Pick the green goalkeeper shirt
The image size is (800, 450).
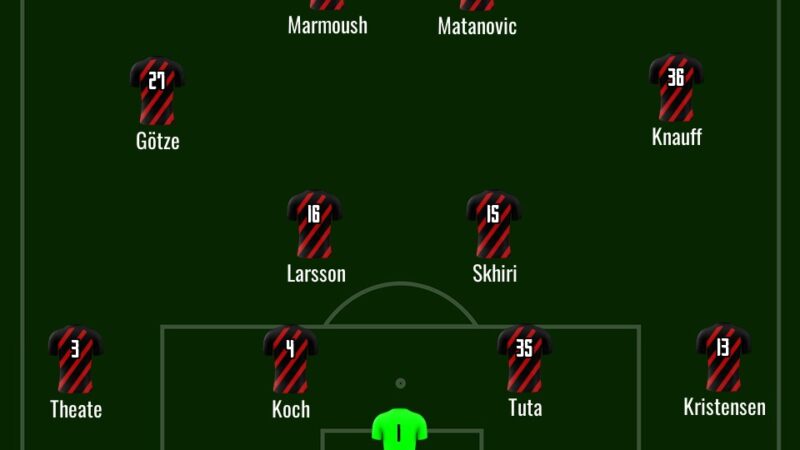[400, 429]
